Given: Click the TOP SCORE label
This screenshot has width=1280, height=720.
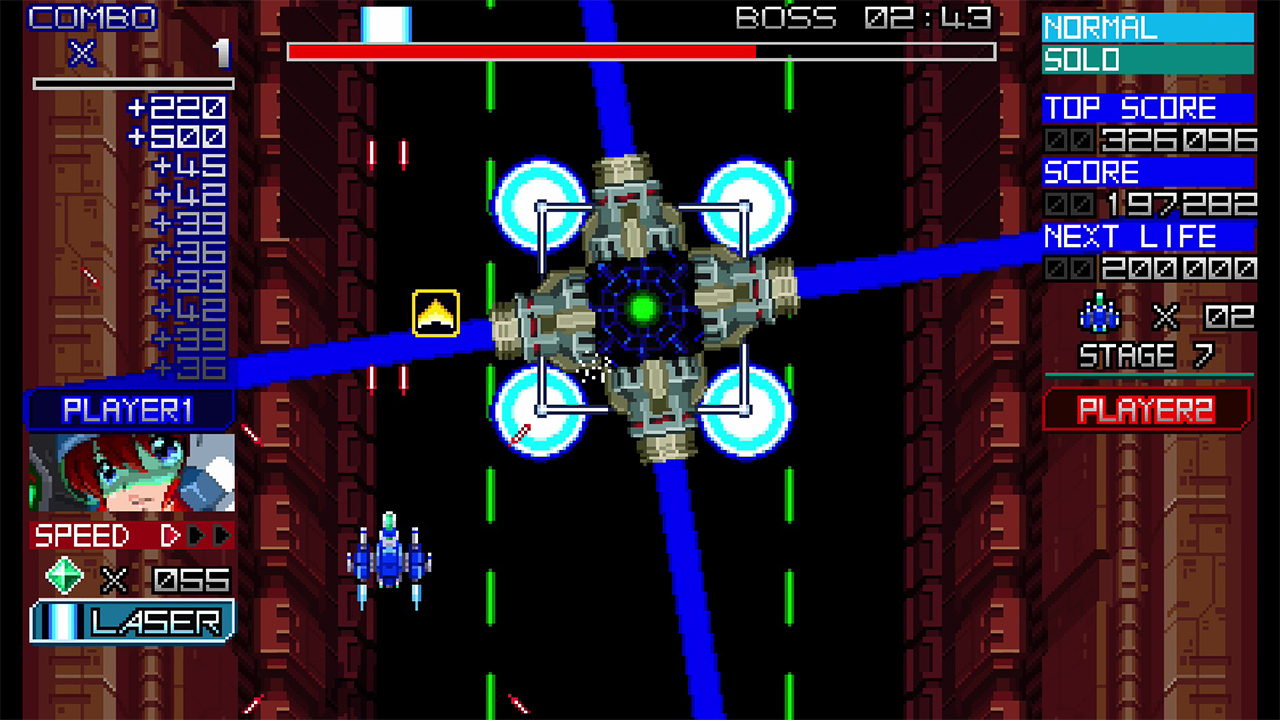Looking at the screenshot, I should pos(1129,109).
